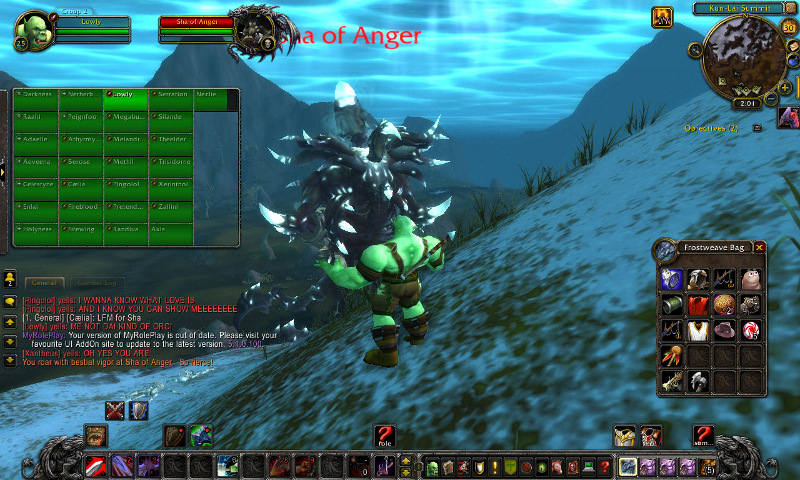Pick the white shirt item in the bag
Viewport: 800px width, 480px height.
pos(697,330)
